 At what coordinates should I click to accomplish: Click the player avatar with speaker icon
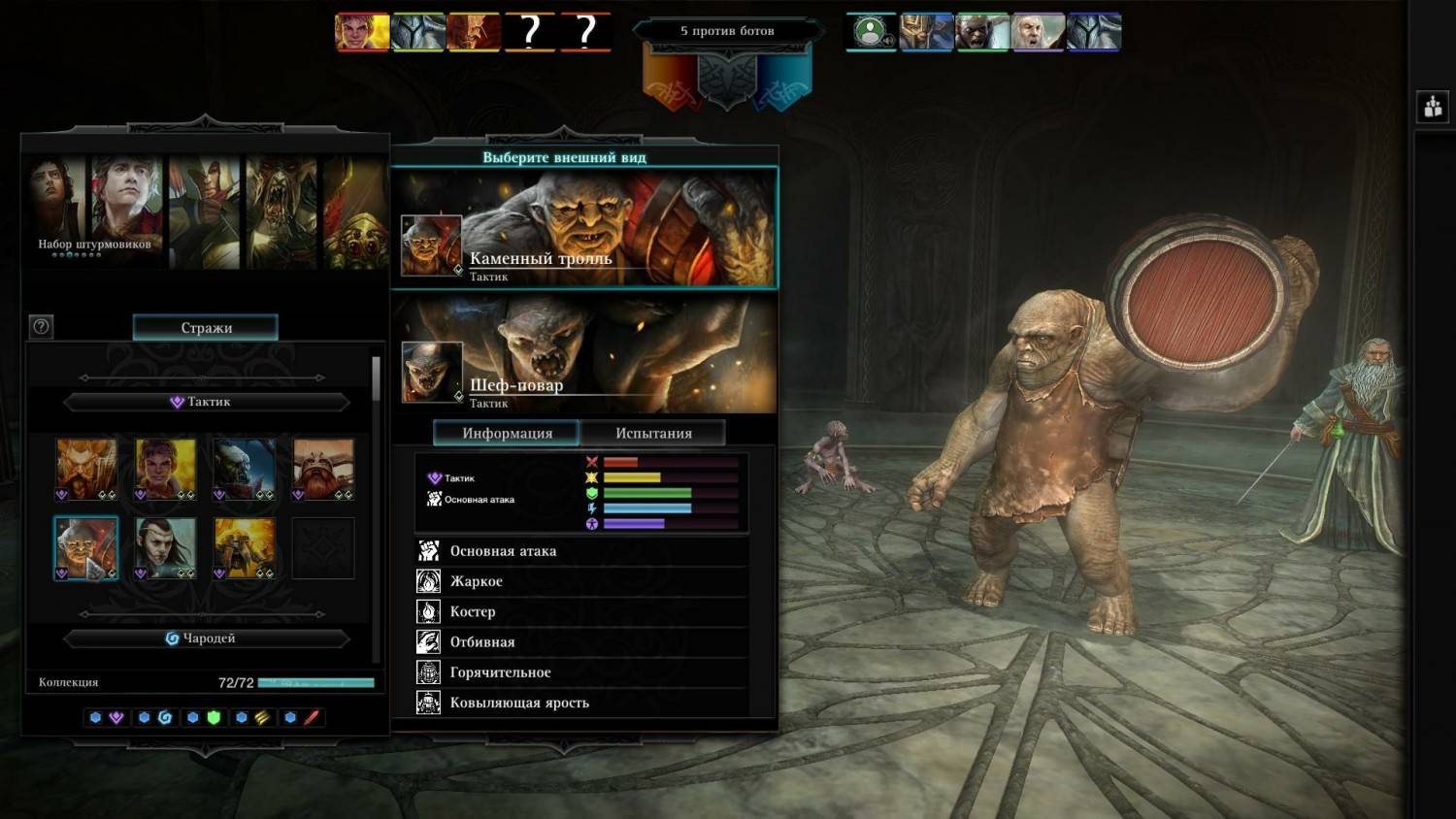[x=872, y=32]
